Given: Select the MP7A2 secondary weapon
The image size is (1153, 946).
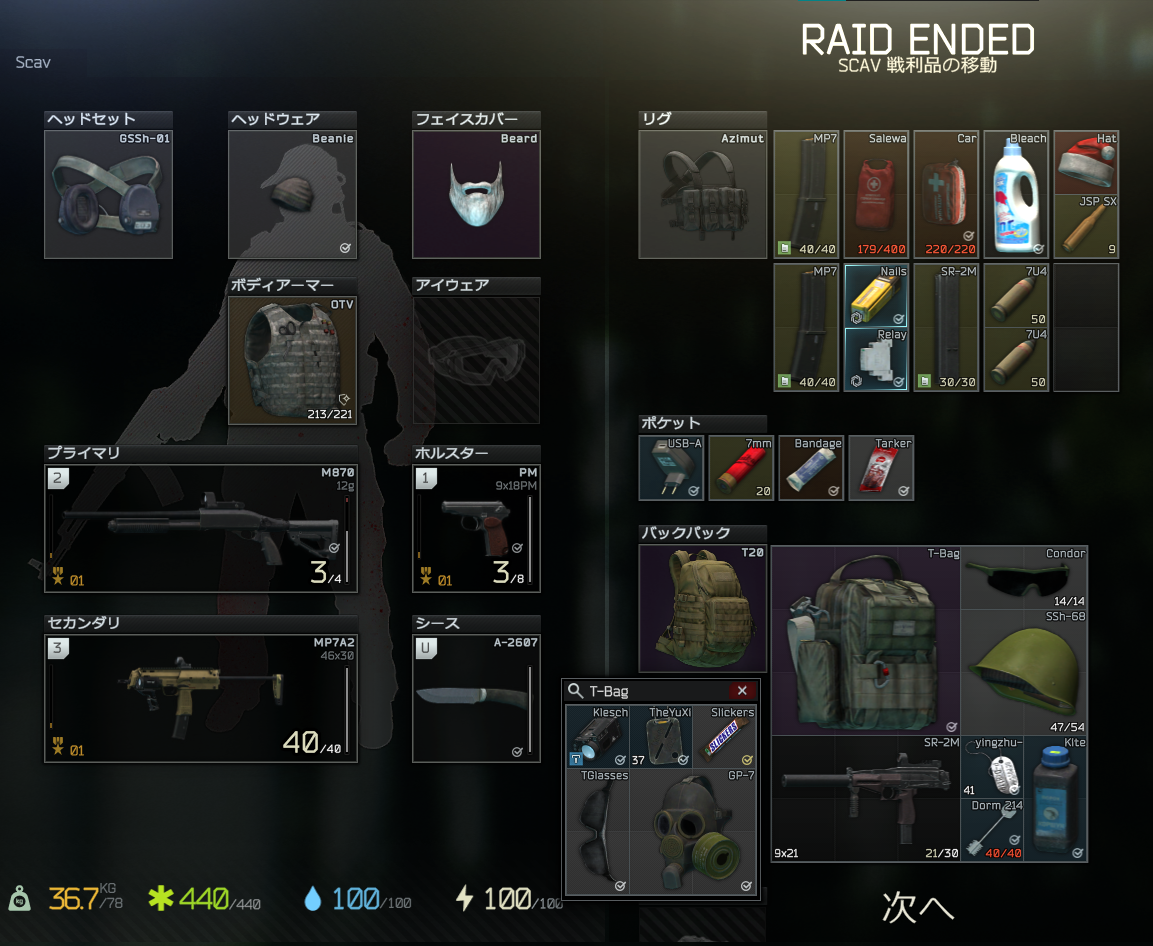Looking at the screenshot, I should [200, 697].
